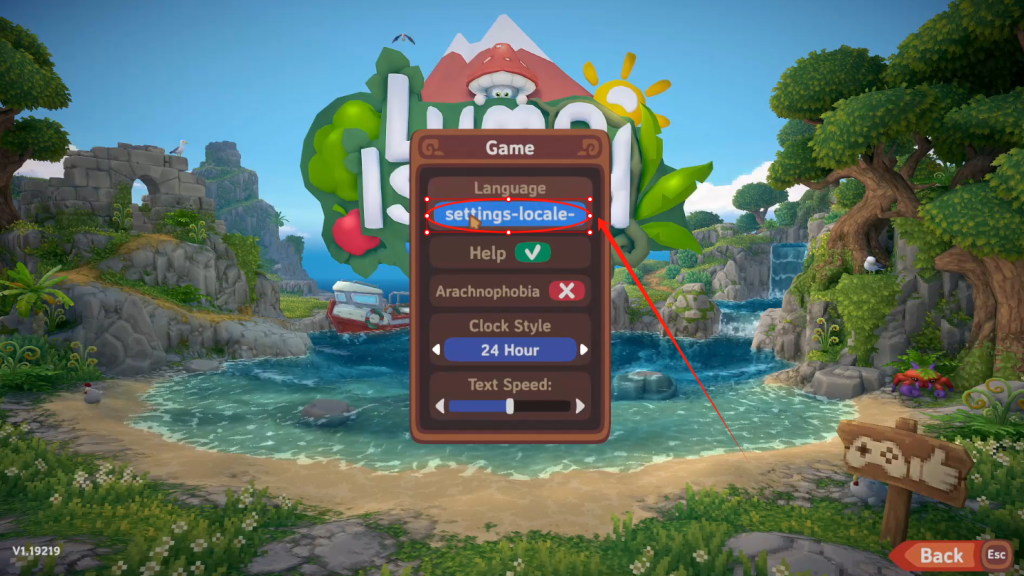Toggle the Help checkbox

click(x=533, y=253)
